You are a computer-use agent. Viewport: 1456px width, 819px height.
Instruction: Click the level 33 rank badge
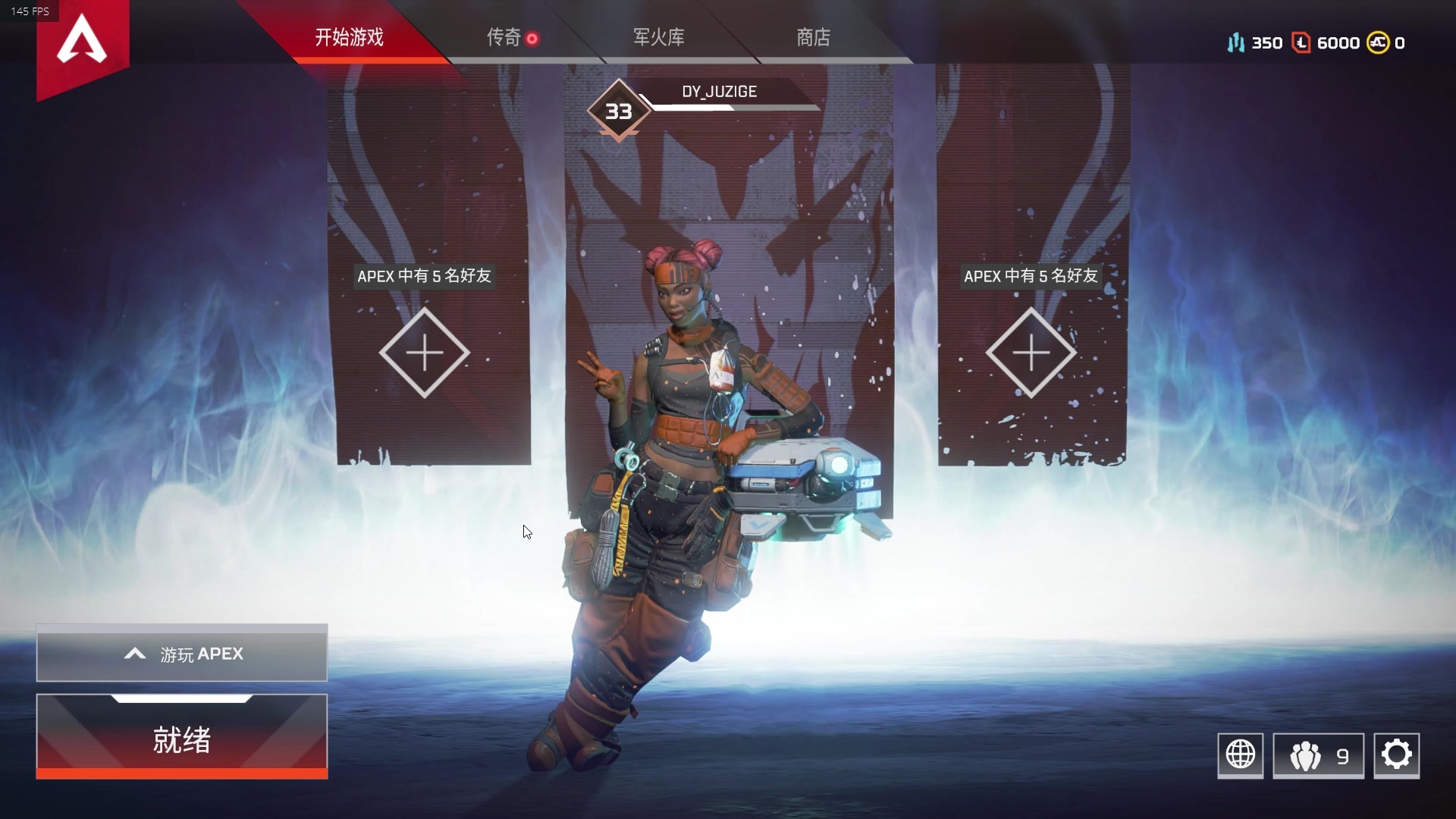click(619, 111)
